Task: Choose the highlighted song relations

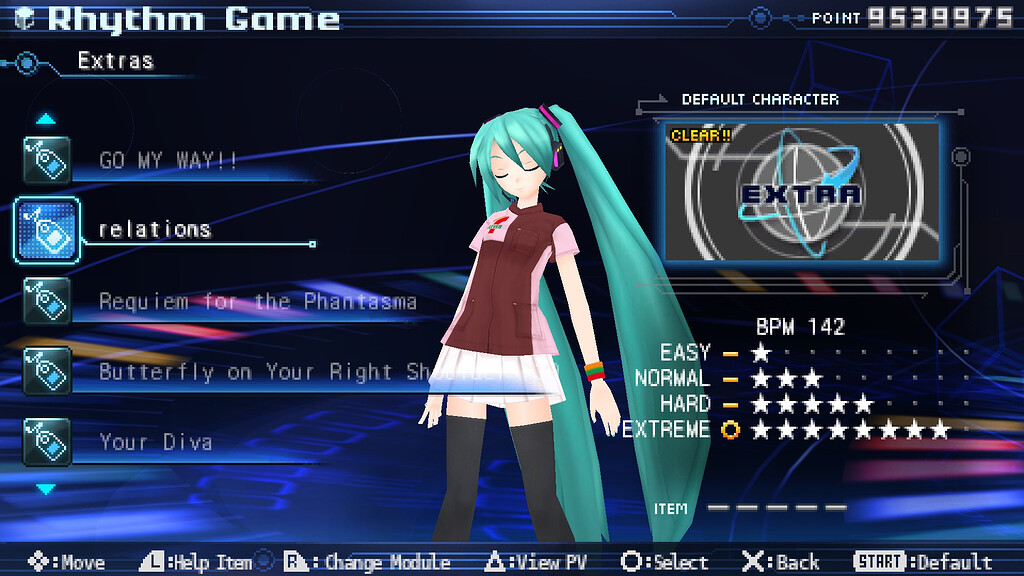Action: click(155, 230)
